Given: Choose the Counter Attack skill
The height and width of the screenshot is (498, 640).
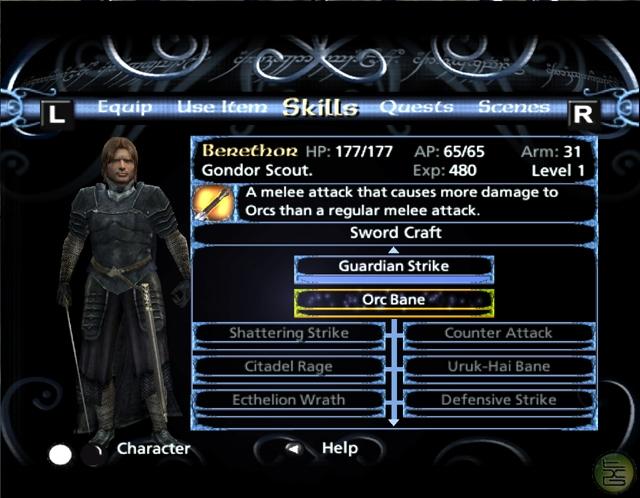Looking at the screenshot, I should click(499, 333).
